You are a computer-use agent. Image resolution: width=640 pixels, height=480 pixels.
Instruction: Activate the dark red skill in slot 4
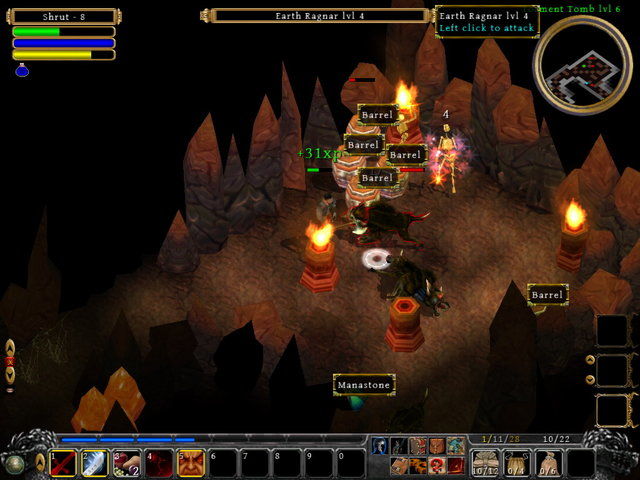(x=159, y=463)
